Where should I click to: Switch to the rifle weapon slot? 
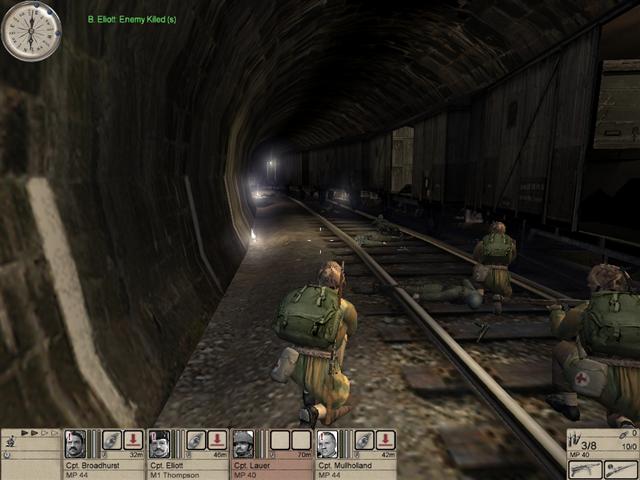[x=620, y=468]
